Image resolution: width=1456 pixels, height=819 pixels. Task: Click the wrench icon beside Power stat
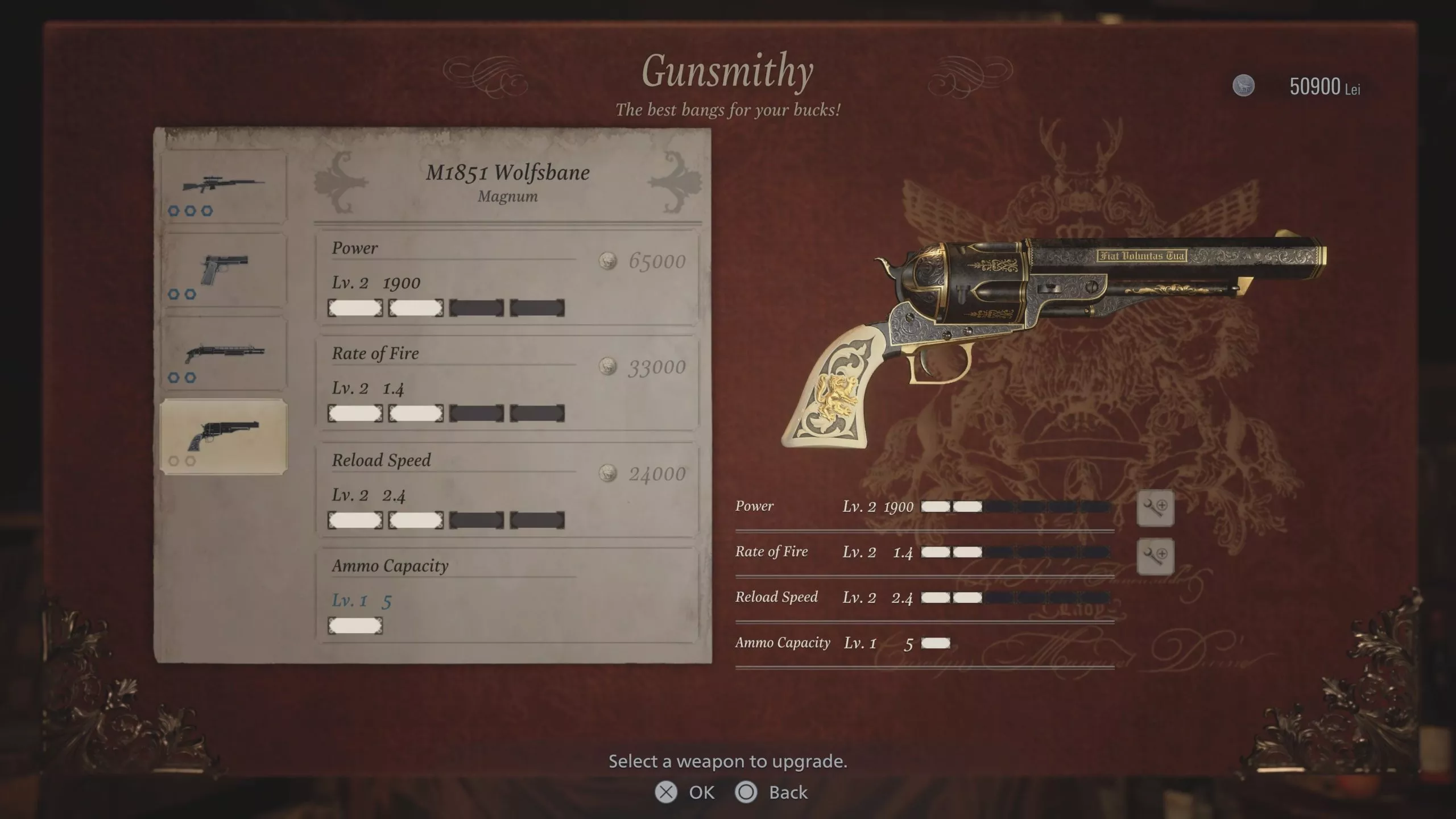[x=1155, y=507]
